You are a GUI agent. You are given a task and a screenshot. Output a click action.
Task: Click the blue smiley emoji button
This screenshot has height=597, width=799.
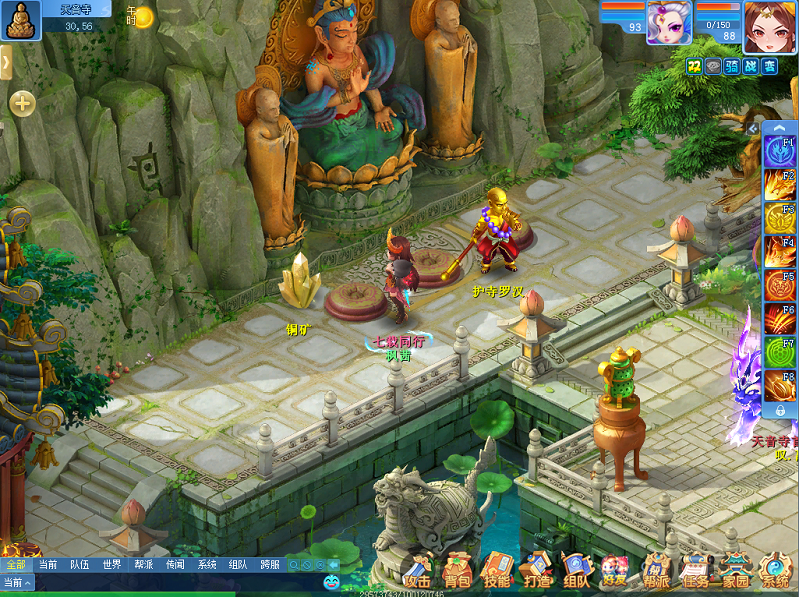pos(331,581)
